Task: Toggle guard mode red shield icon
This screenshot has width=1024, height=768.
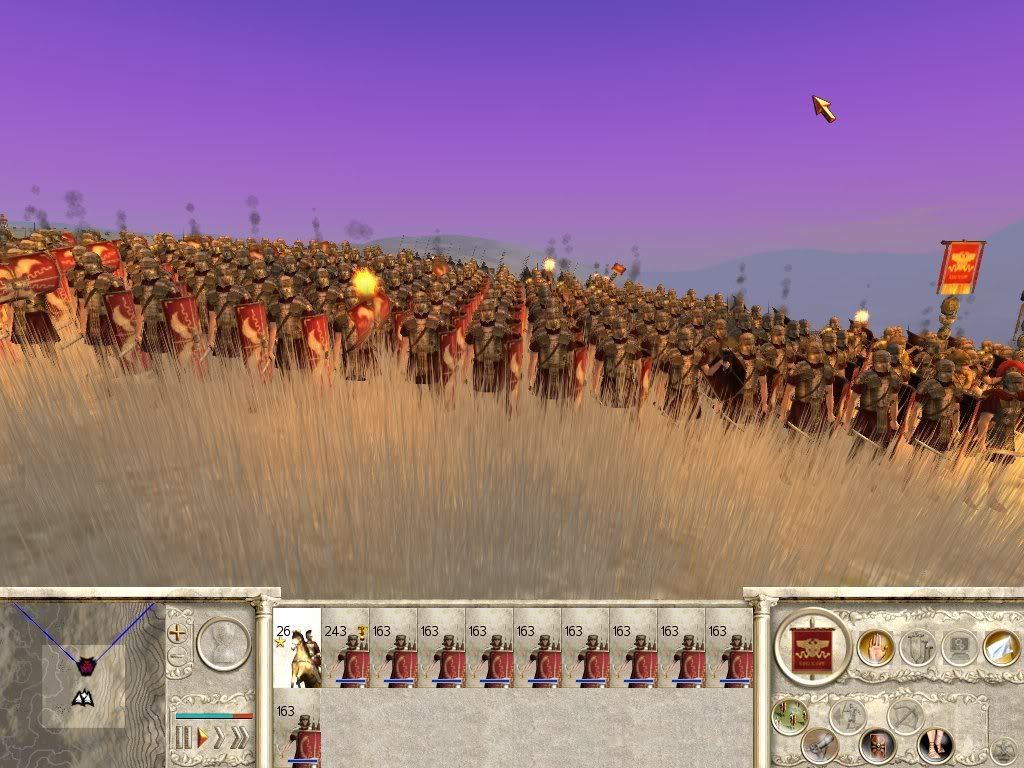Action: (x=877, y=745)
